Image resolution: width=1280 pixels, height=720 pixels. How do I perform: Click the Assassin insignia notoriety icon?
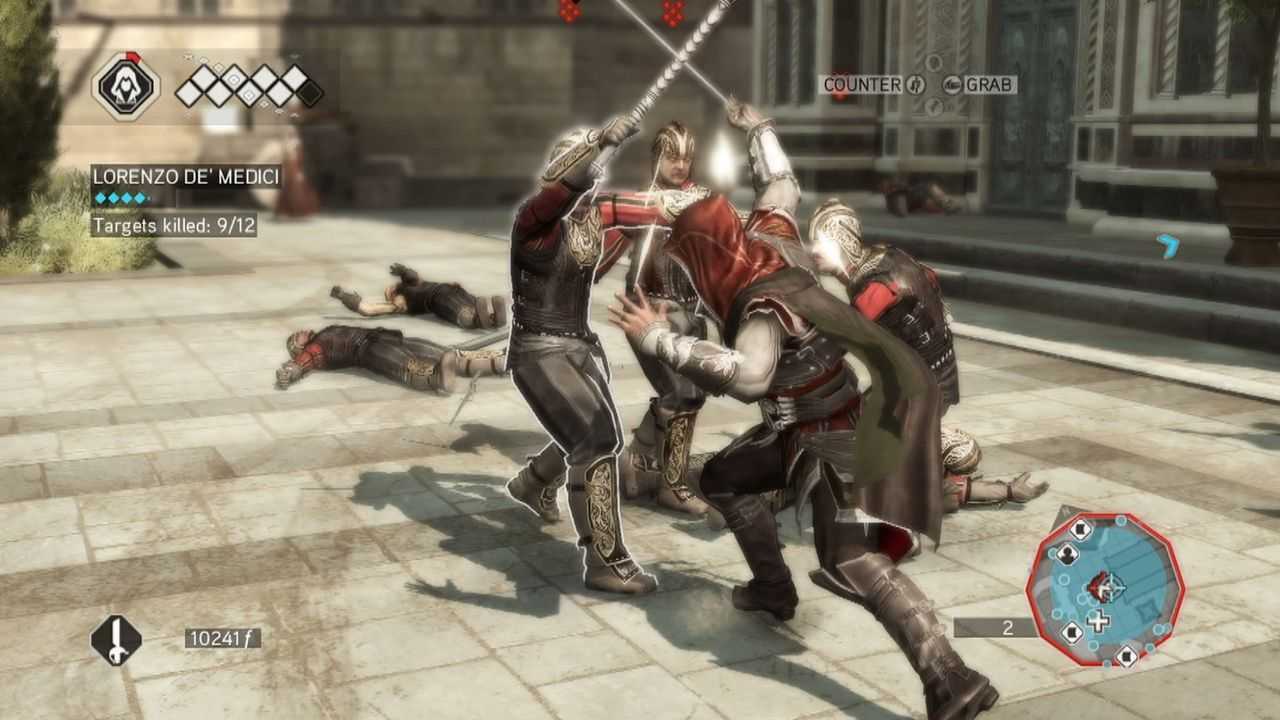125,86
